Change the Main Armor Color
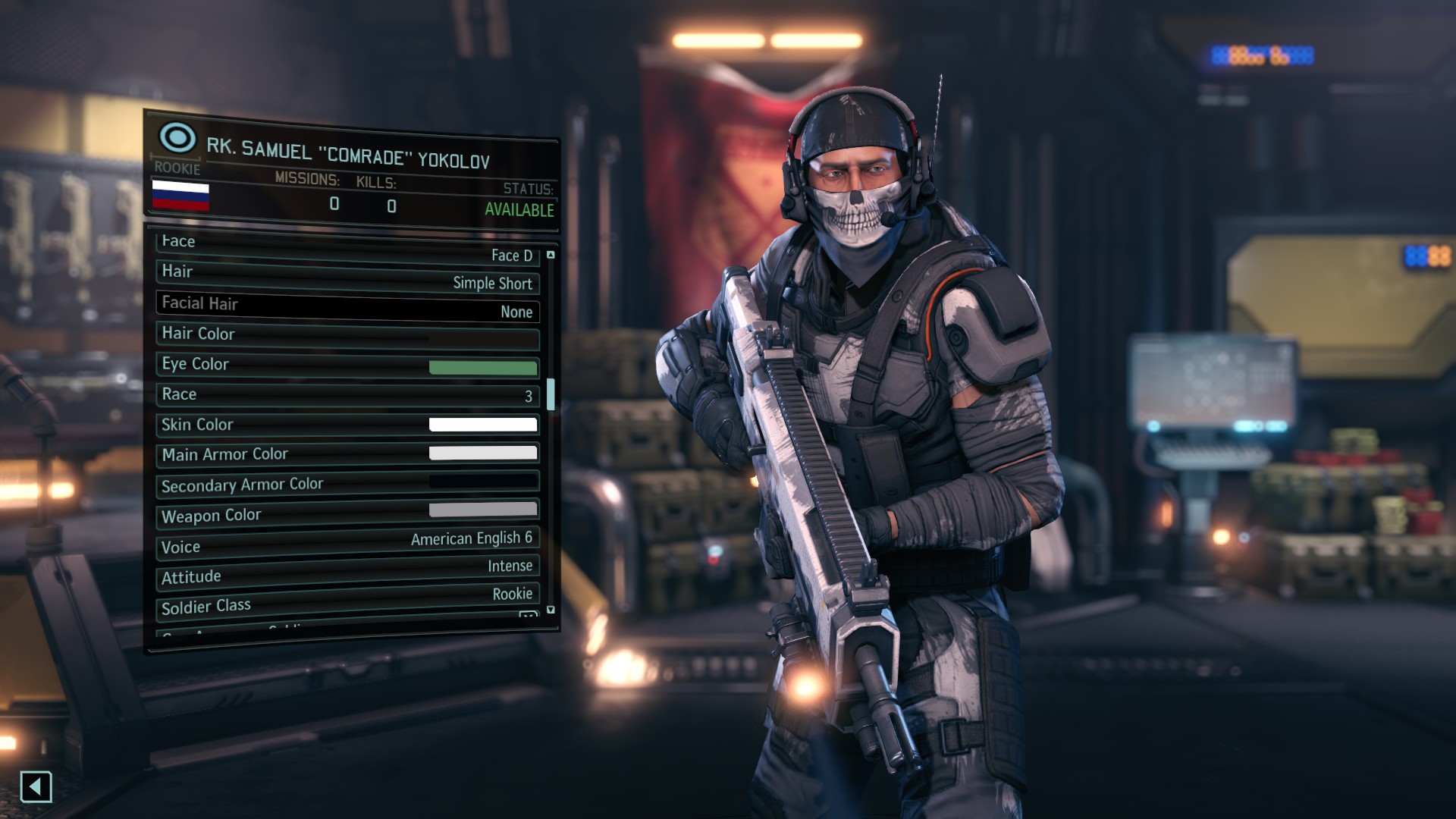The image size is (1456, 819). pyautogui.click(x=347, y=454)
